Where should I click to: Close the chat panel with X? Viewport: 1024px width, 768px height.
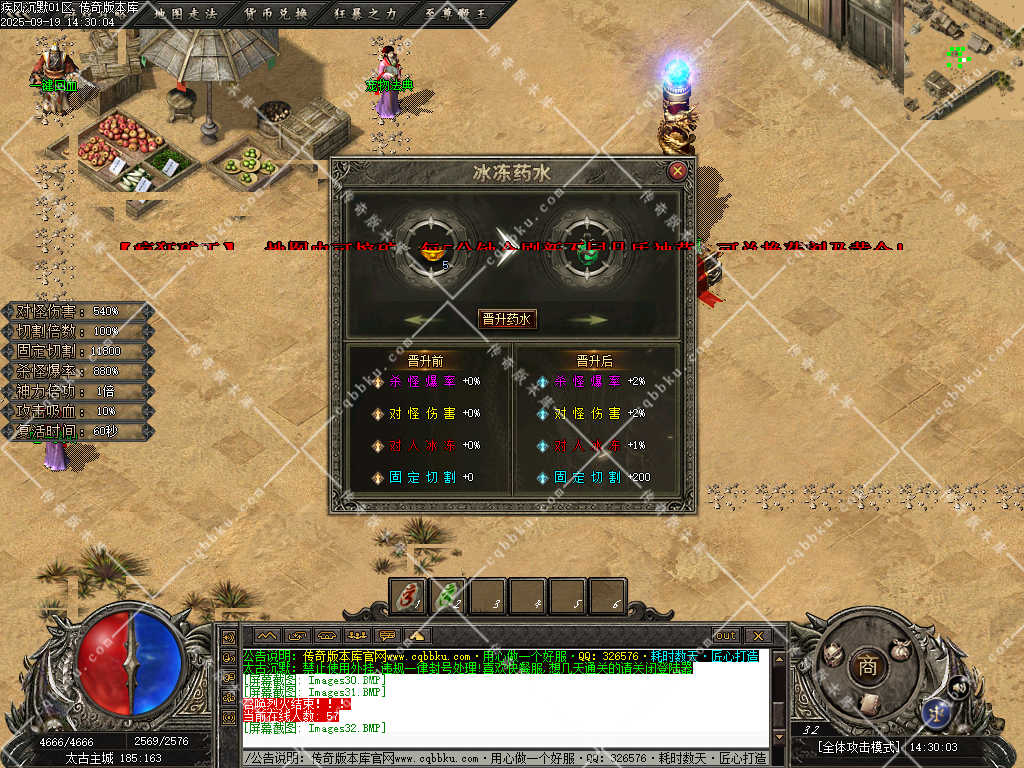[x=758, y=635]
